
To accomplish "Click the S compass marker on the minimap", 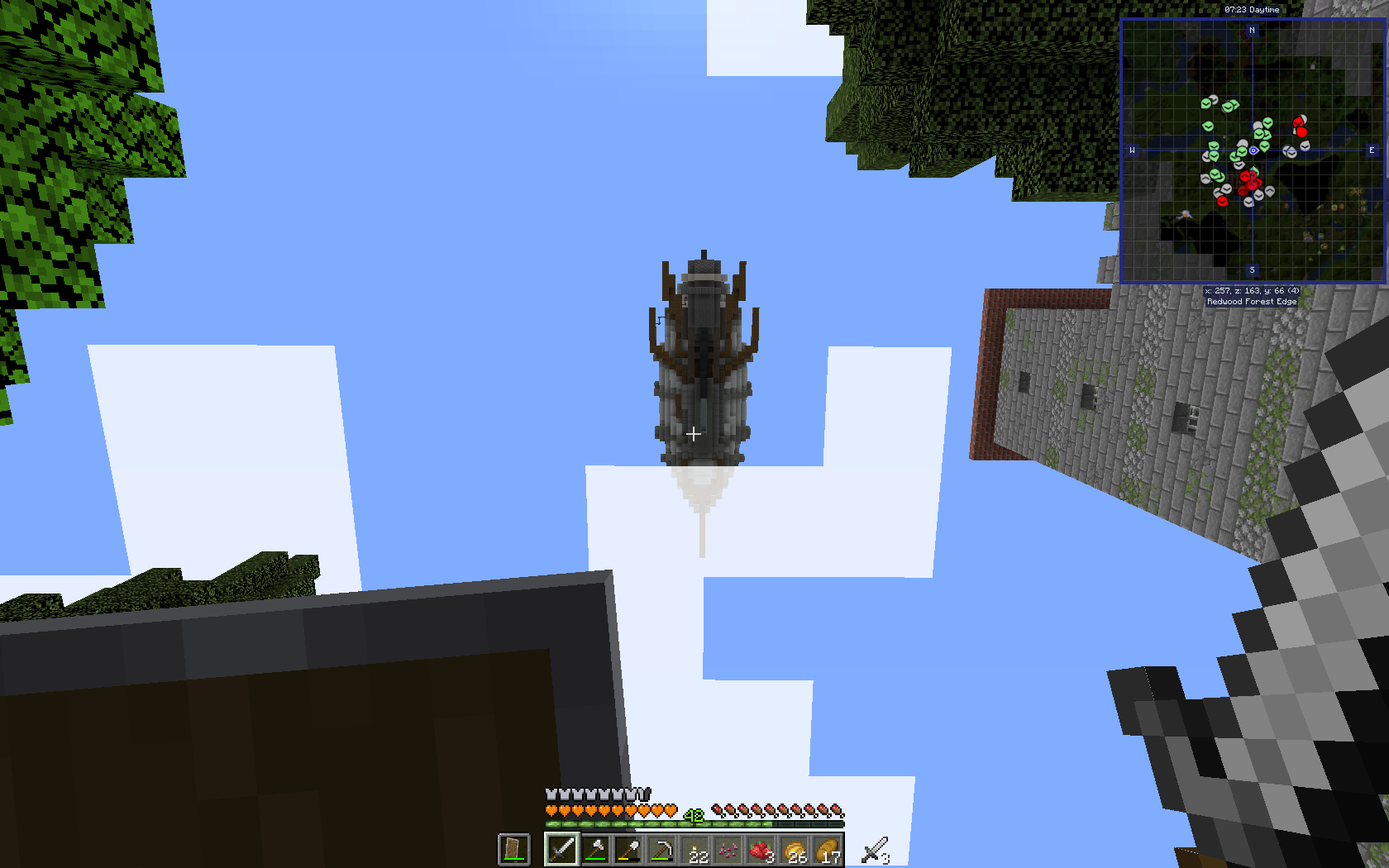I will [1252, 270].
